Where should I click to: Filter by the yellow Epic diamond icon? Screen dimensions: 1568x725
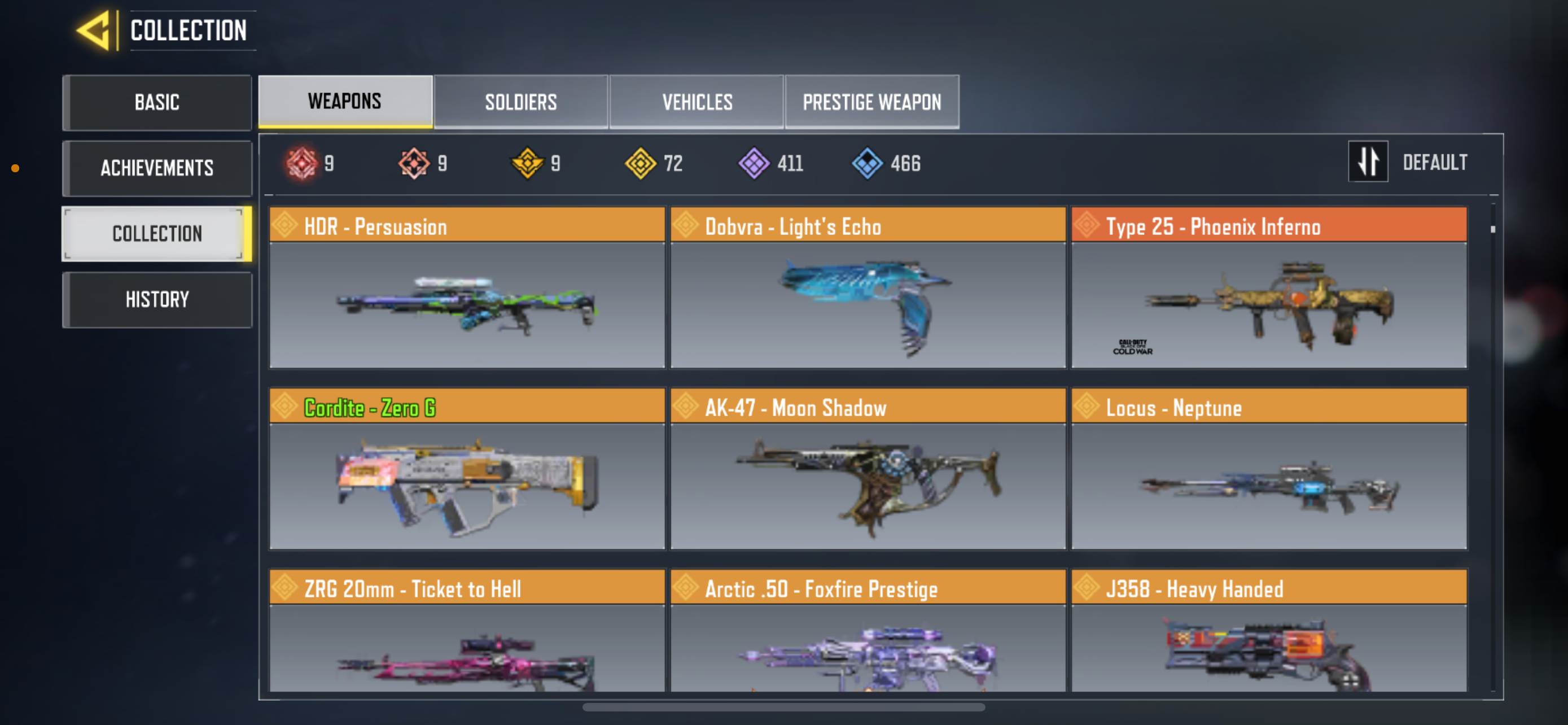pyautogui.click(x=642, y=162)
